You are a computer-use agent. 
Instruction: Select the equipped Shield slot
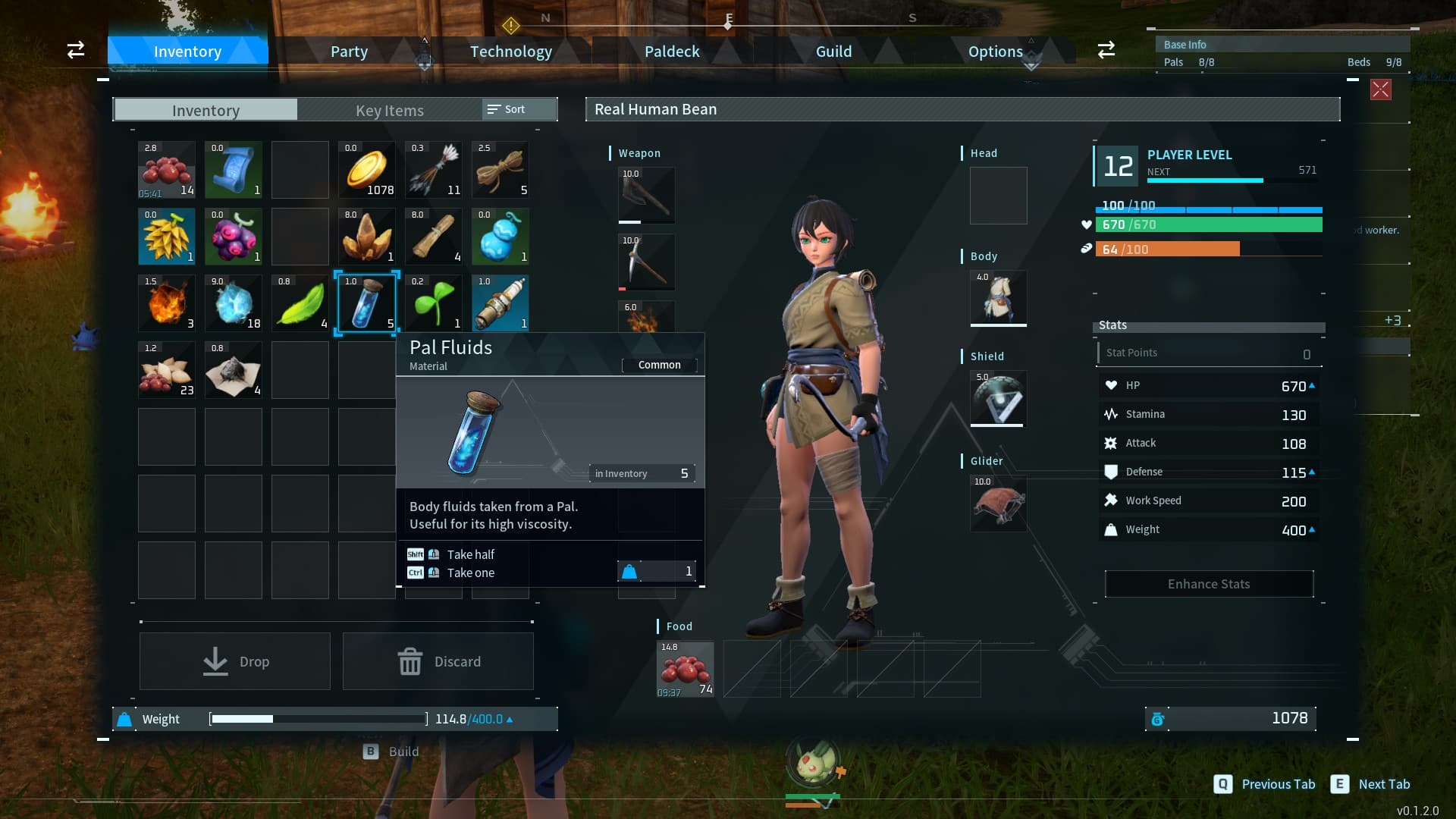coord(997,398)
